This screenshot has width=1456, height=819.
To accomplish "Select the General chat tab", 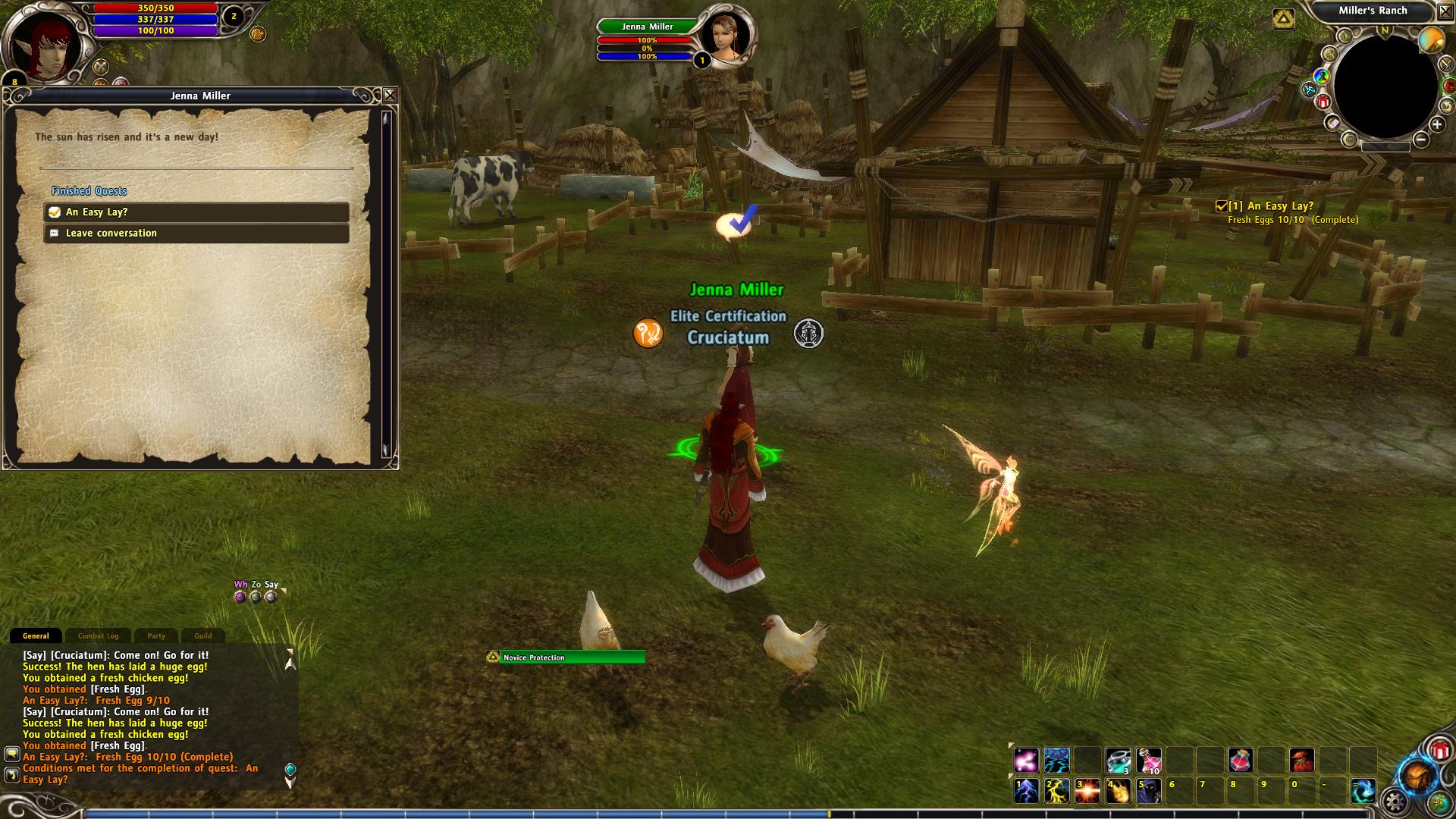I will [x=36, y=636].
